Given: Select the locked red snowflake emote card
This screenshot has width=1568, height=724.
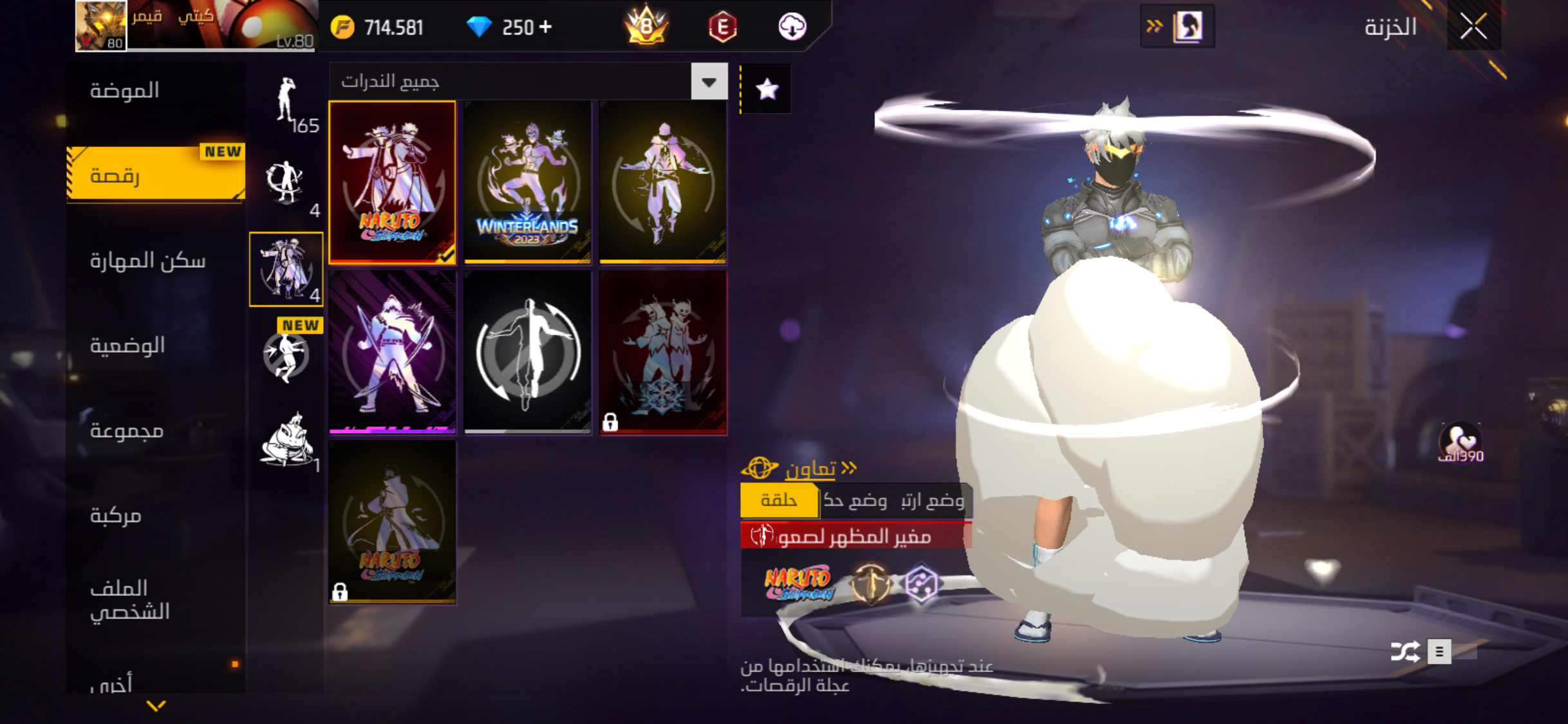Looking at the screenshot, I should tap(663, 352).
